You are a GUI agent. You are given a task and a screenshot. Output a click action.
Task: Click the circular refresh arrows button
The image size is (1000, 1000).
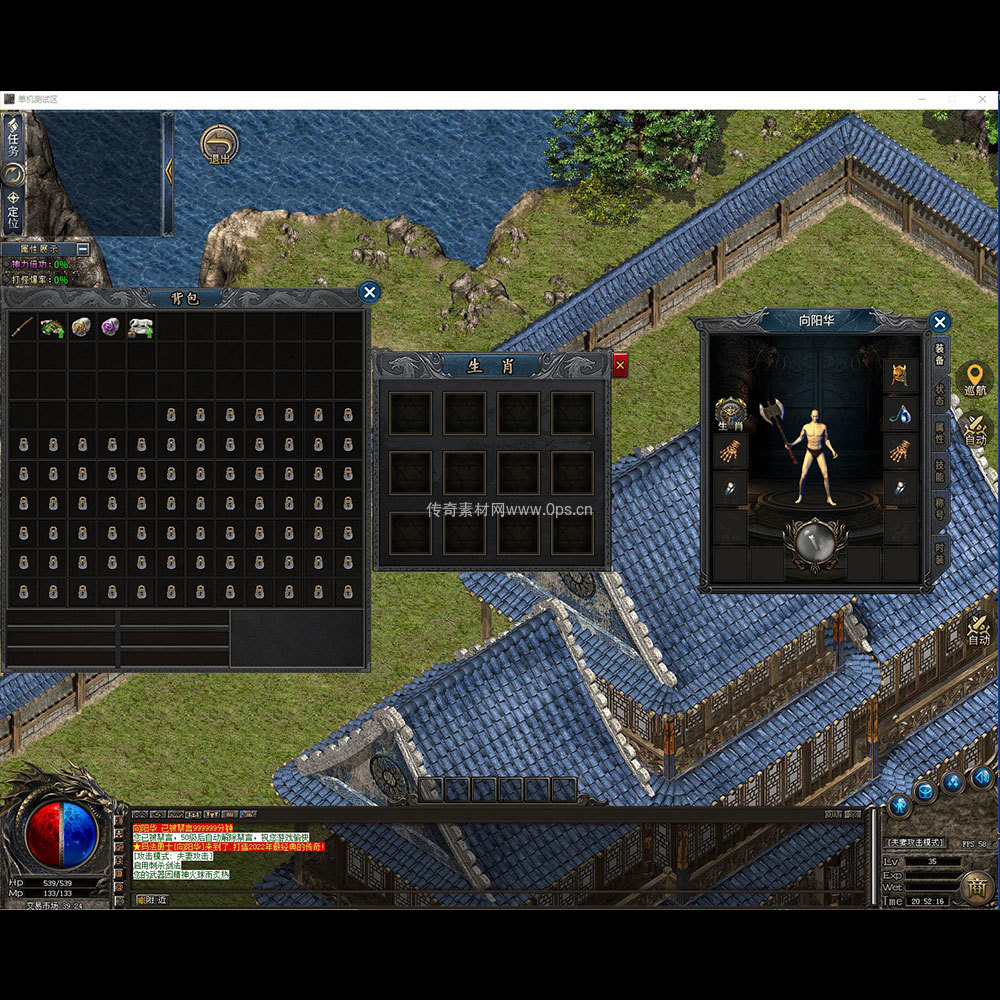(x=14, y=174)
